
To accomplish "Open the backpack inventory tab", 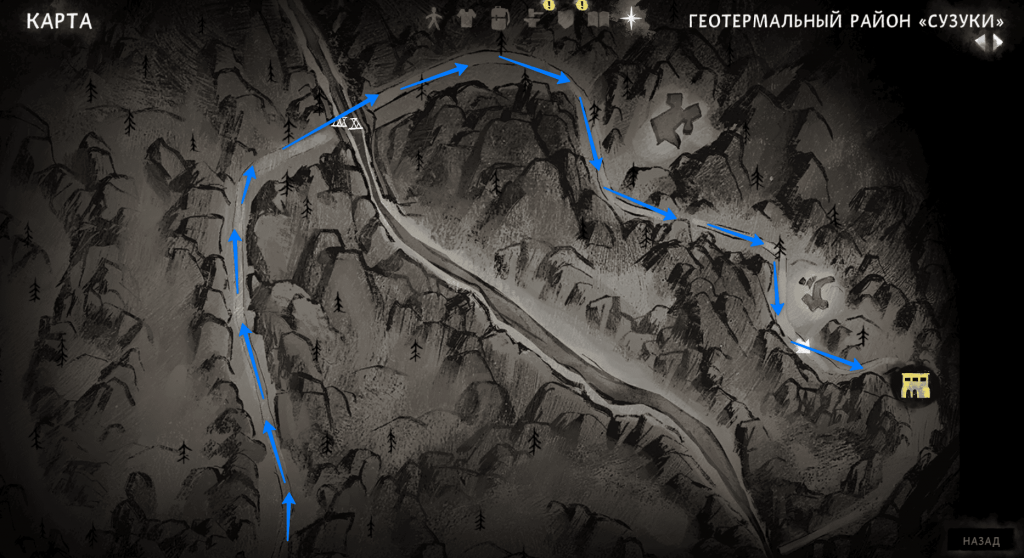I will [x=498, y=18].
